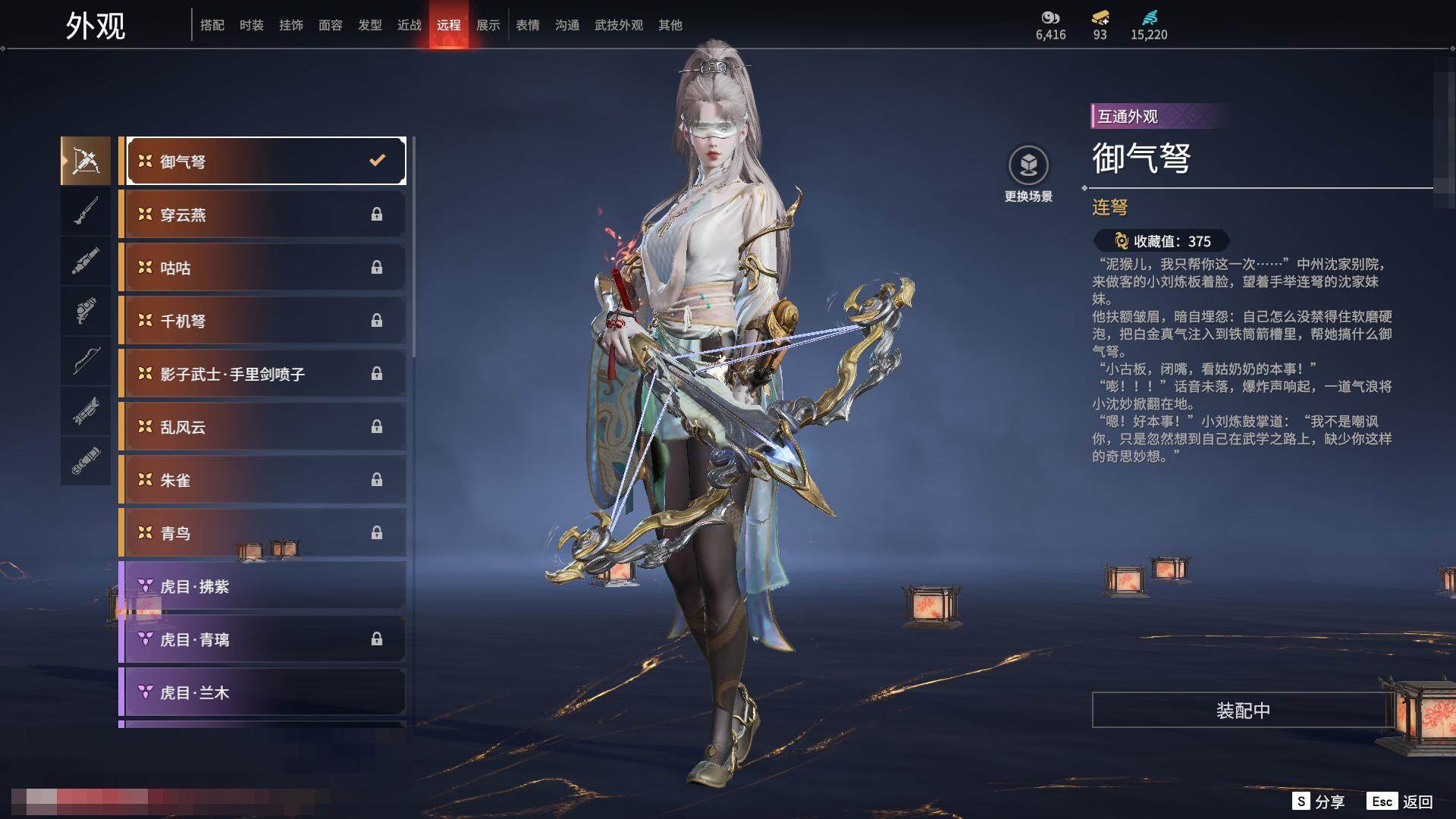Pick the 影子武士·手里剑喷子 skin

point(262,374)
